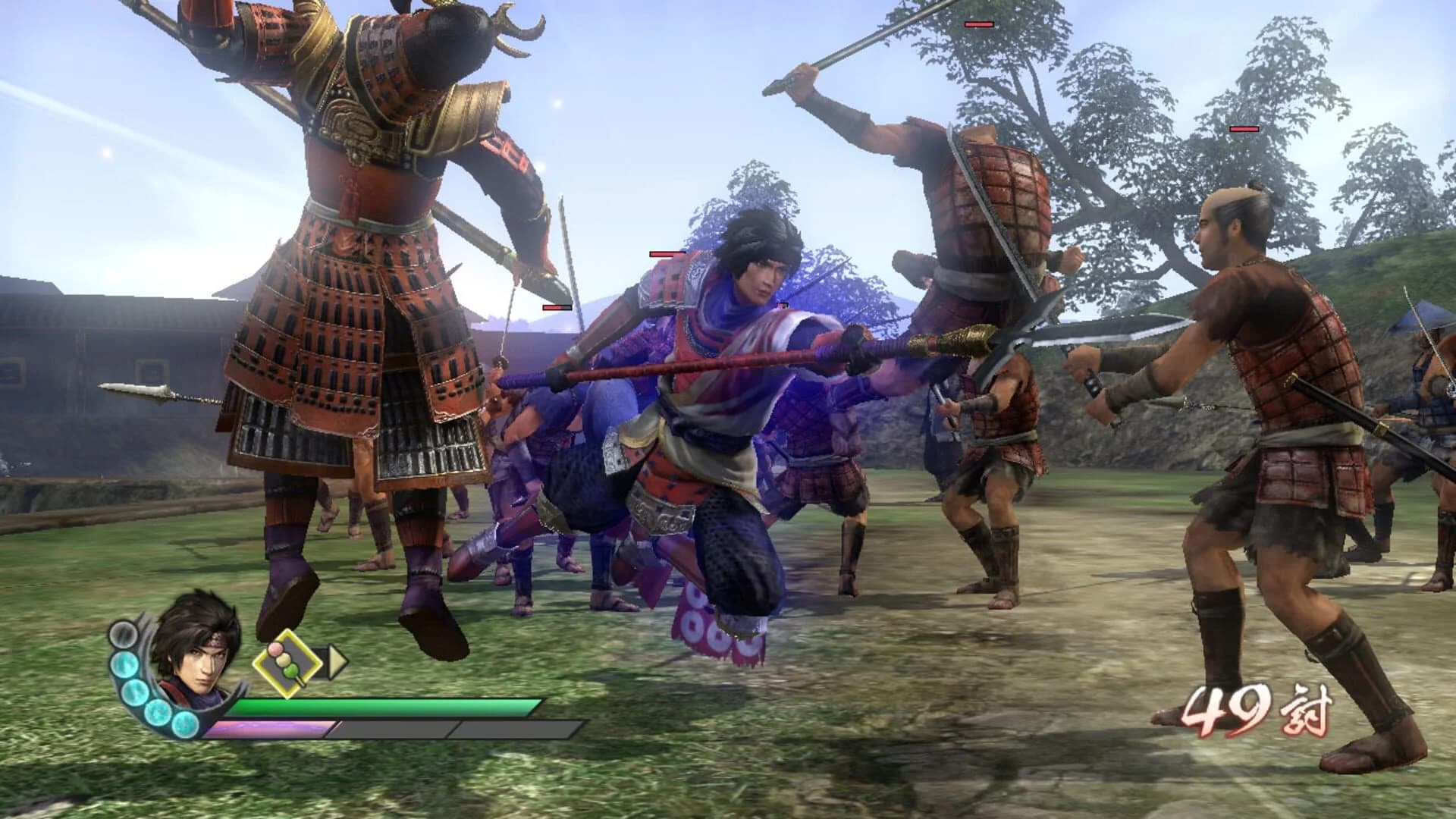This screenshot has width=1456, height=819.
Task: Click the green health bar's right edge
Action: point(535,707)
